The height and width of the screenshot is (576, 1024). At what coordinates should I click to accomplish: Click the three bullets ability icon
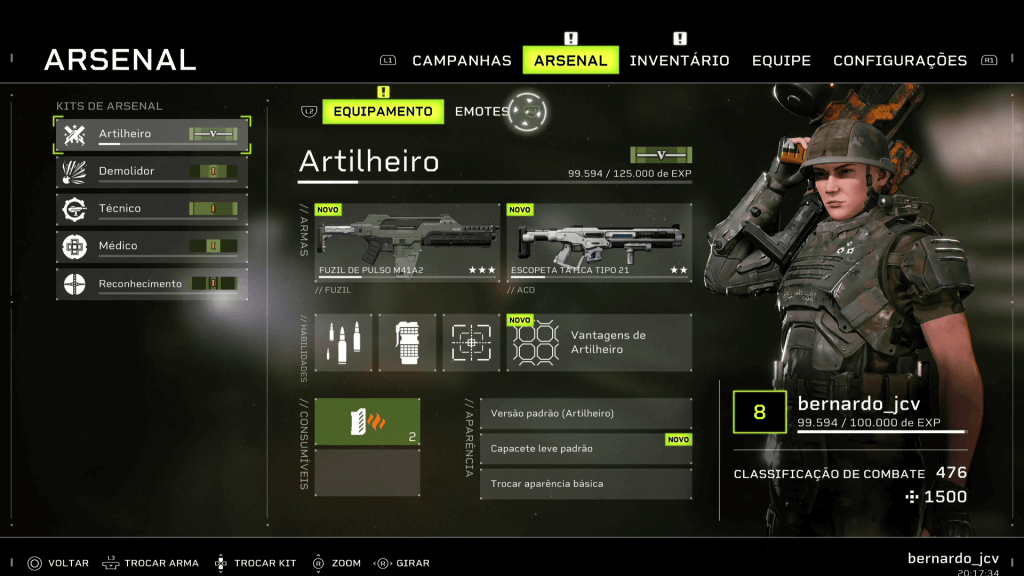pos(343,343)
